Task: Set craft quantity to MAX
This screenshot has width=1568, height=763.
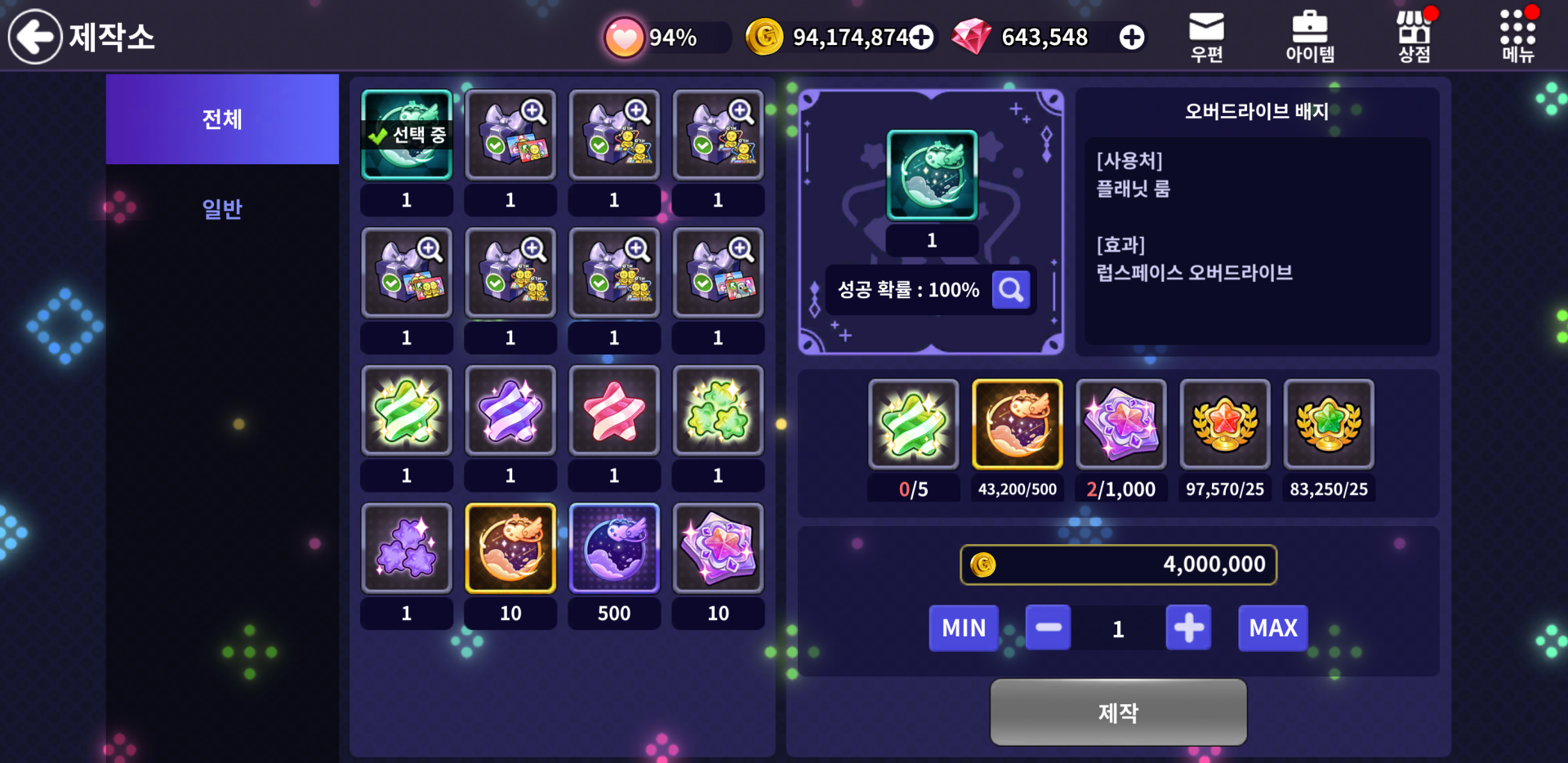Action: click(x=1272, y=628)
